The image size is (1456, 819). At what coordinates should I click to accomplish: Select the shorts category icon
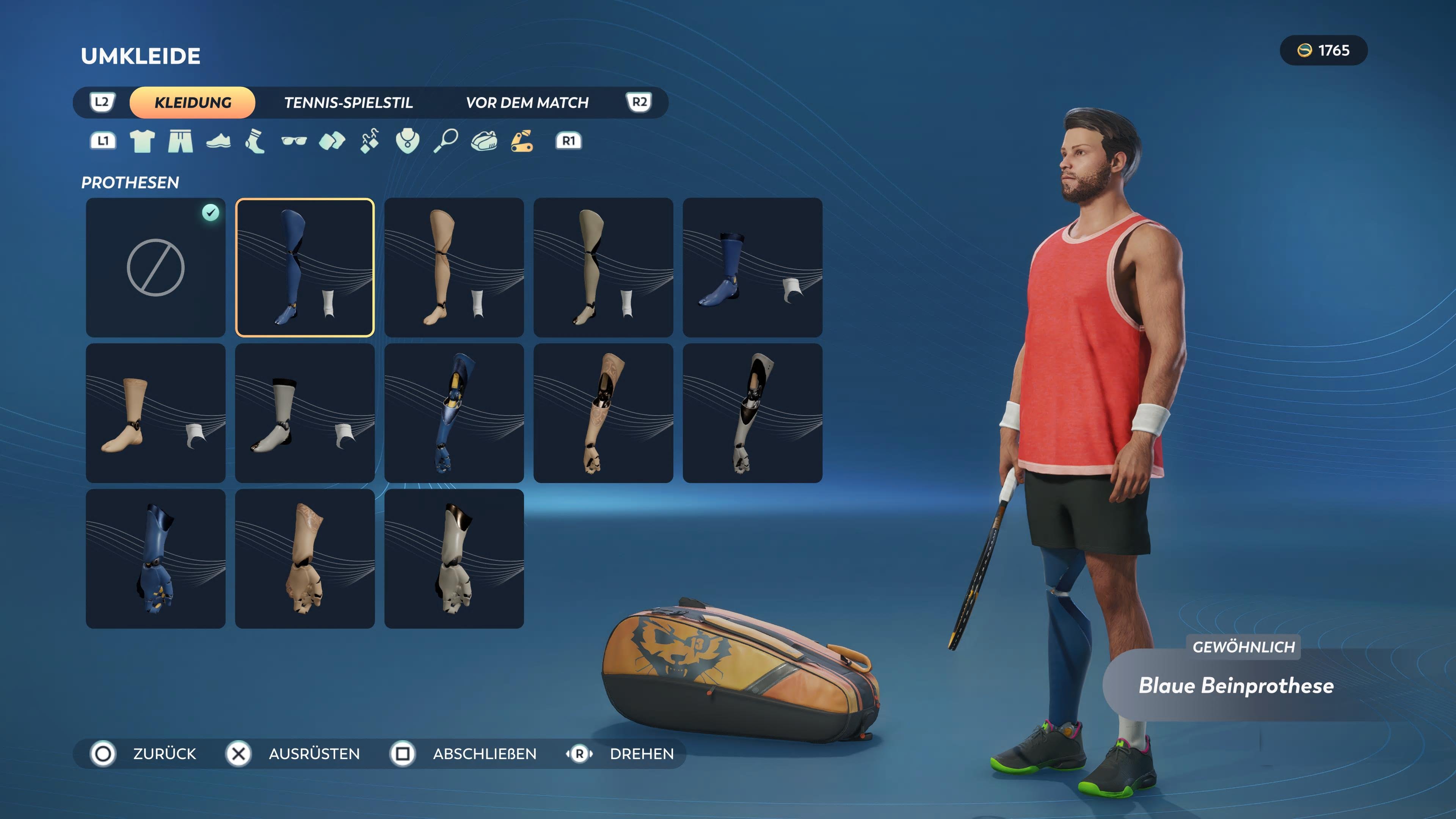tap(181, 141)
